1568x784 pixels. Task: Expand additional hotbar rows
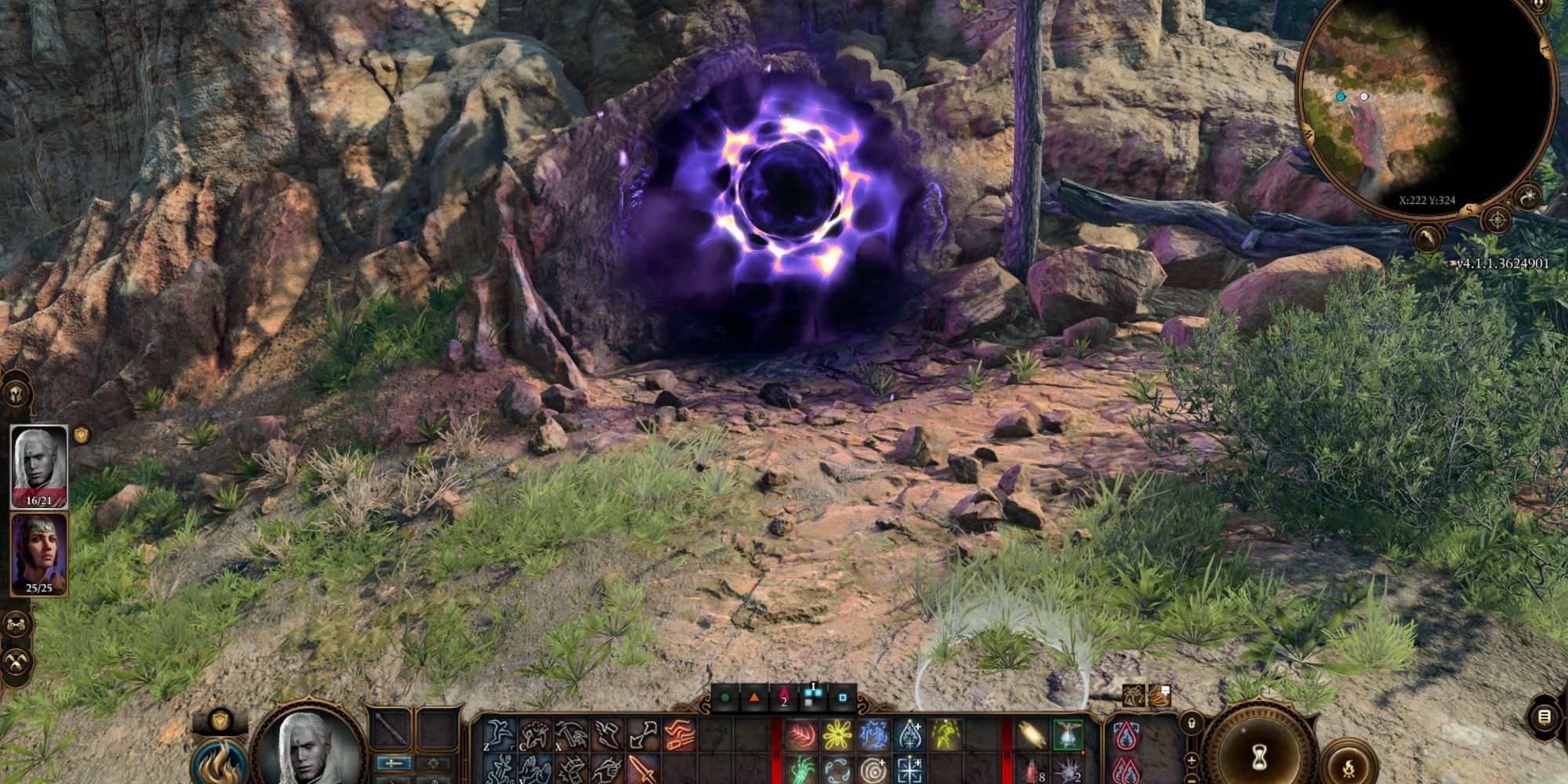[x=1190, y=760]
